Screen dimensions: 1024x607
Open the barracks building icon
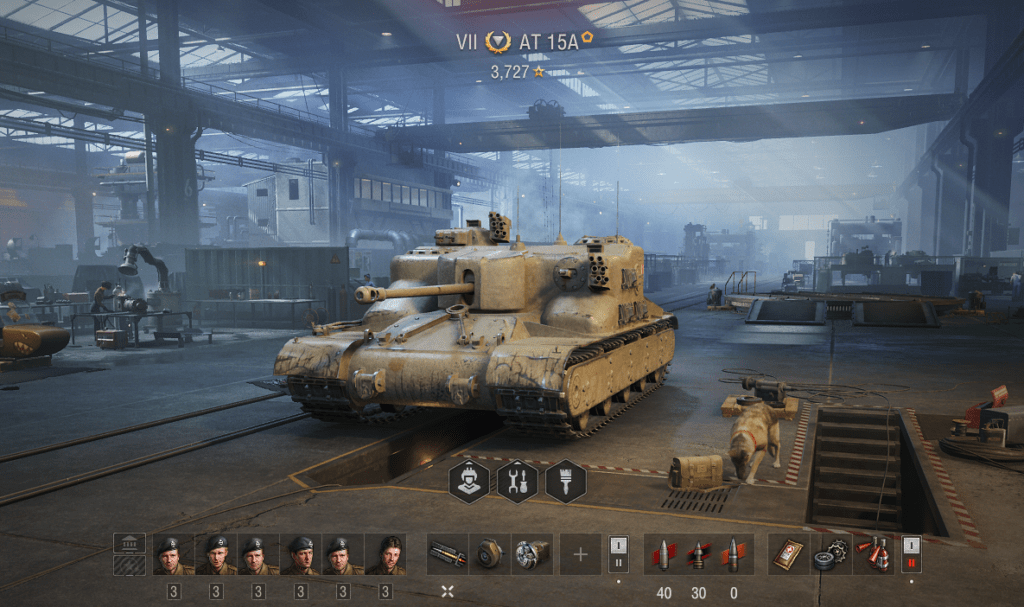coord(129,543)
